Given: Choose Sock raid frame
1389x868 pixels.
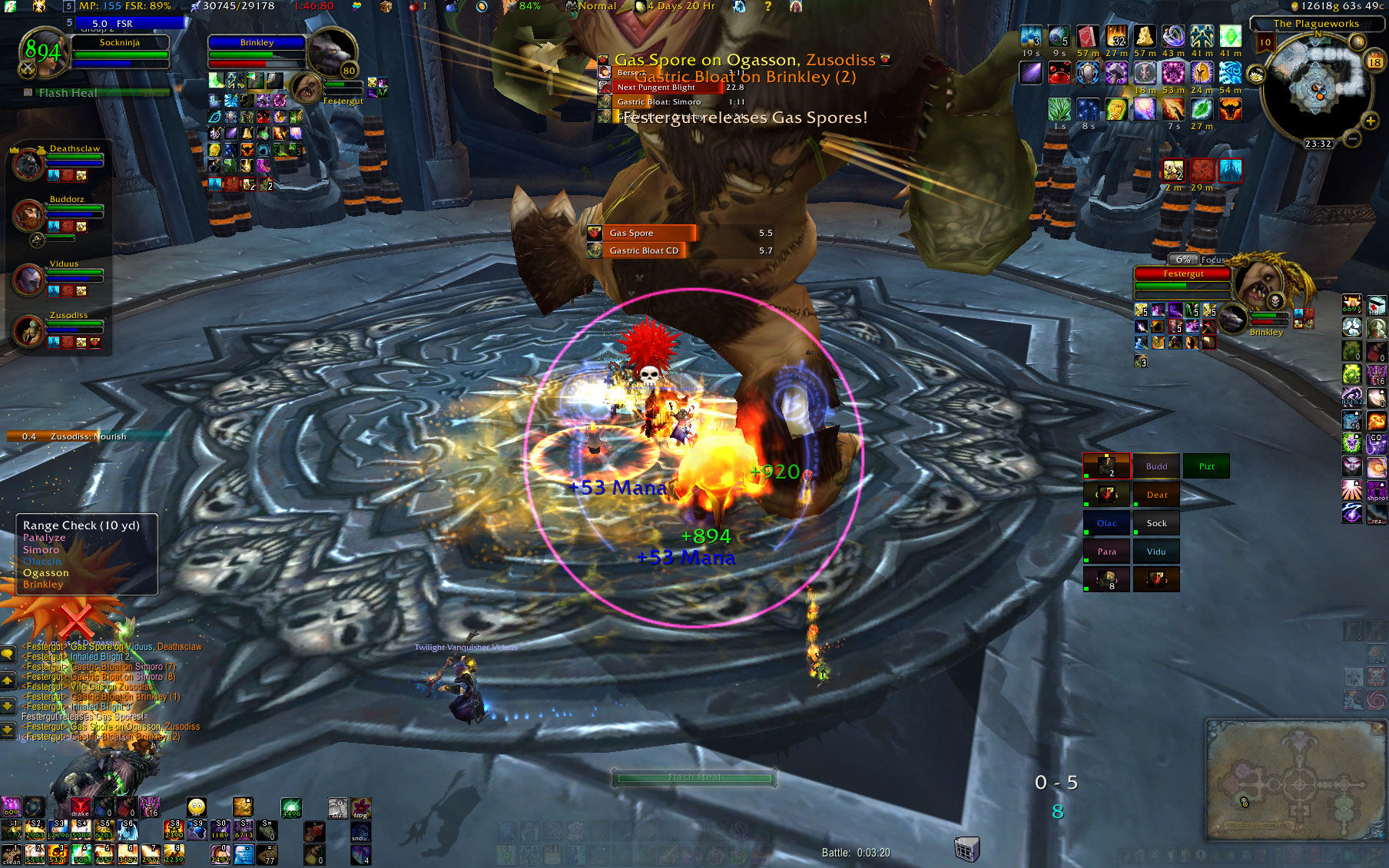Looking at the screenshot, I should (1156, 523).
